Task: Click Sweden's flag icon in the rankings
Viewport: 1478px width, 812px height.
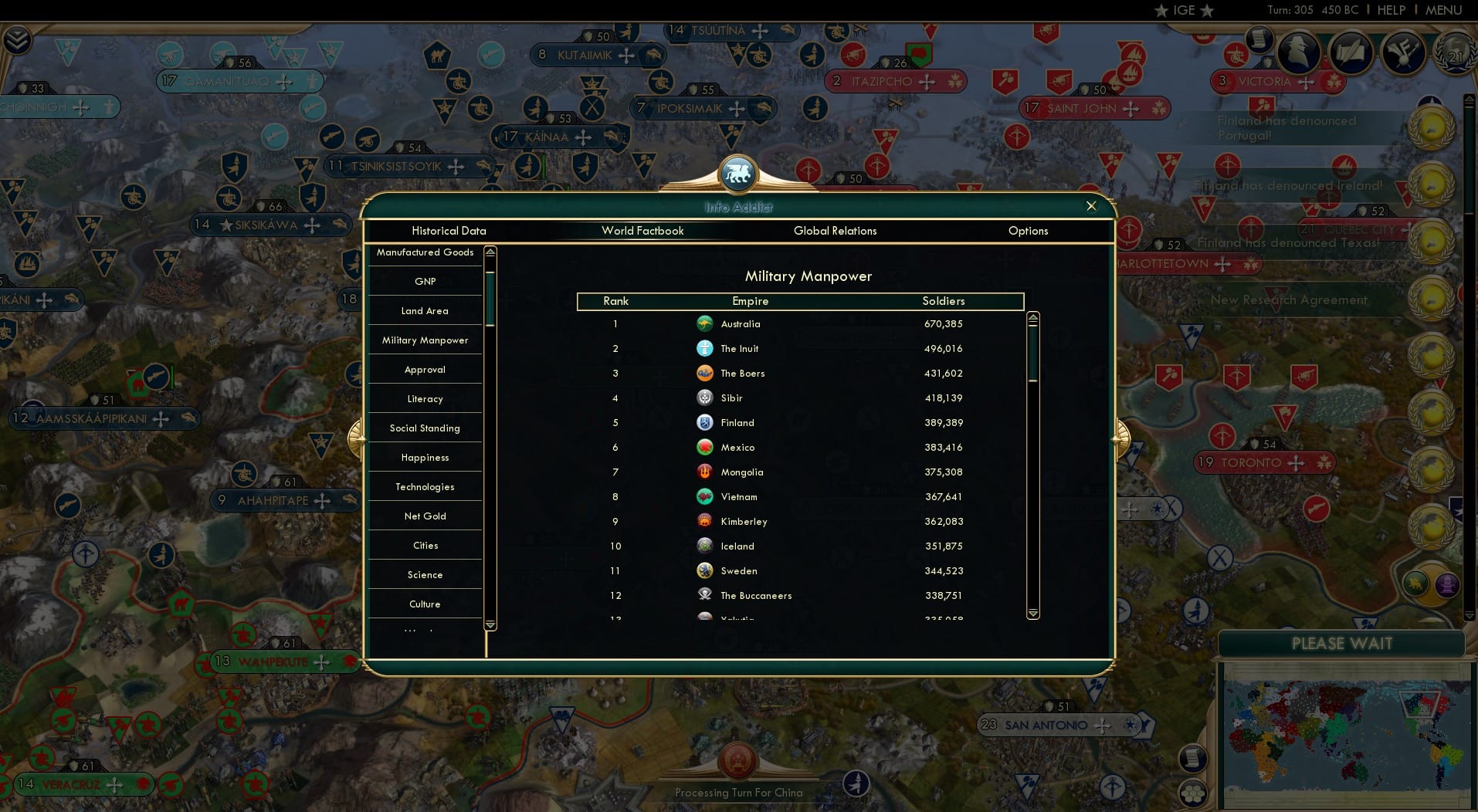Action: click(x=705, y=570)
